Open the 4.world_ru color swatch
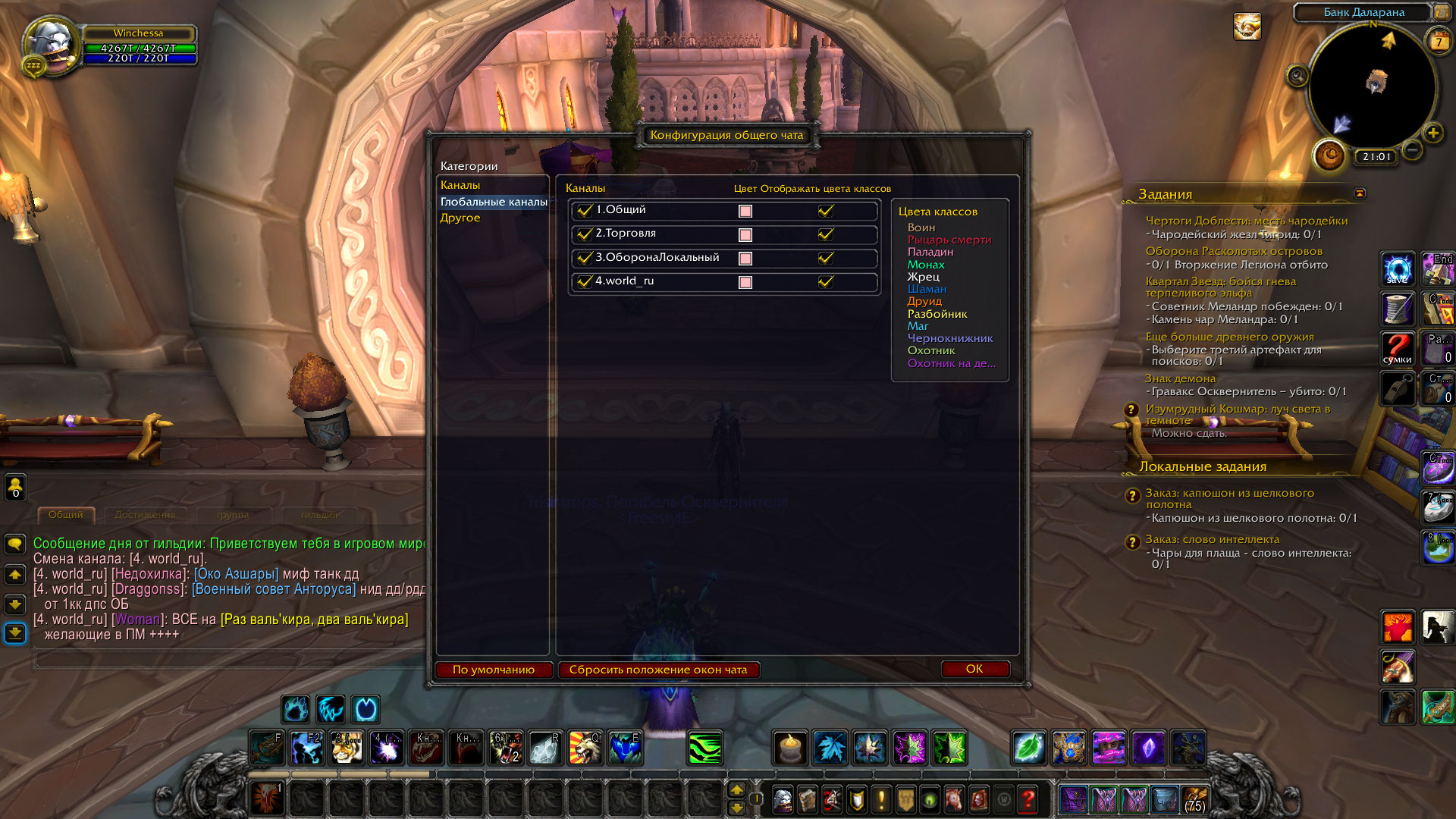 point(745,282)
